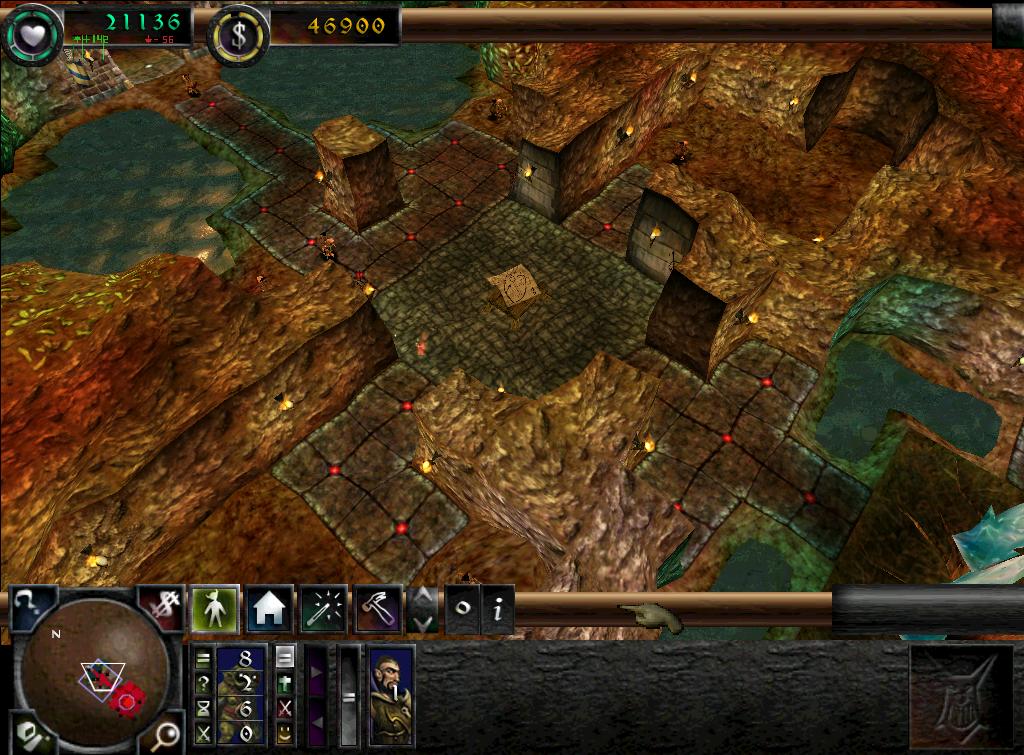Open the question mark help button
1024x755 pixels.
(32, 607)
